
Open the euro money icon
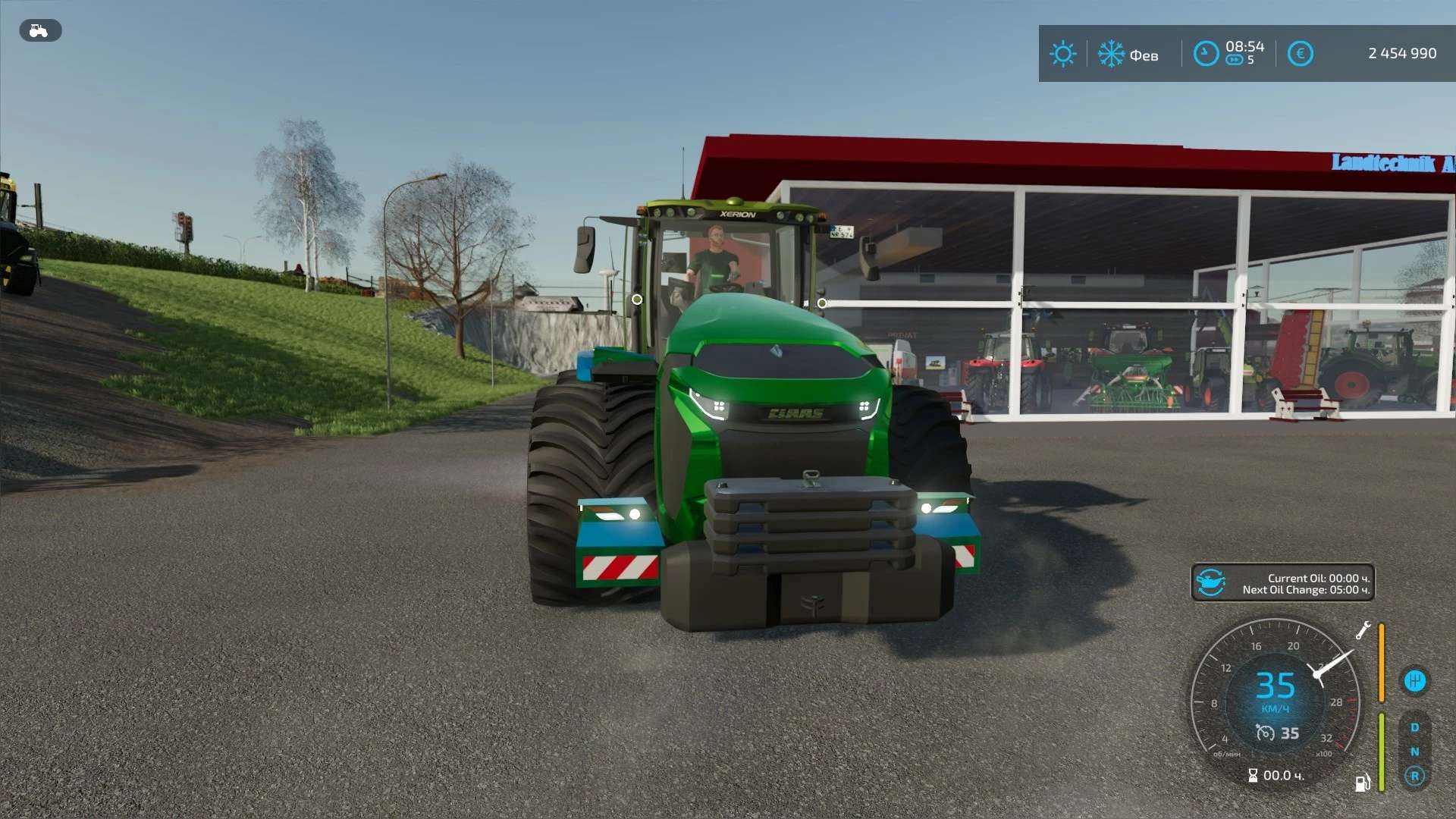click(x=1300, y=54)
